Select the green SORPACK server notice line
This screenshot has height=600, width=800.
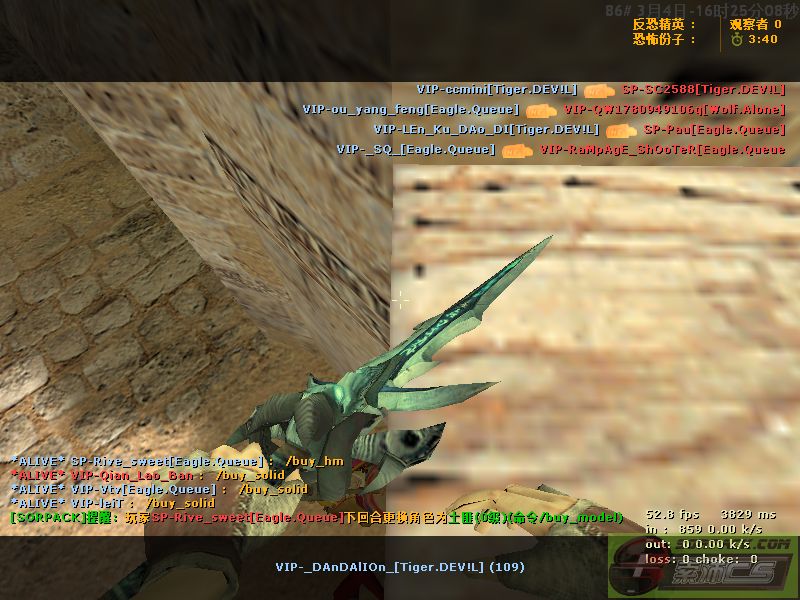tap(315, 517)
